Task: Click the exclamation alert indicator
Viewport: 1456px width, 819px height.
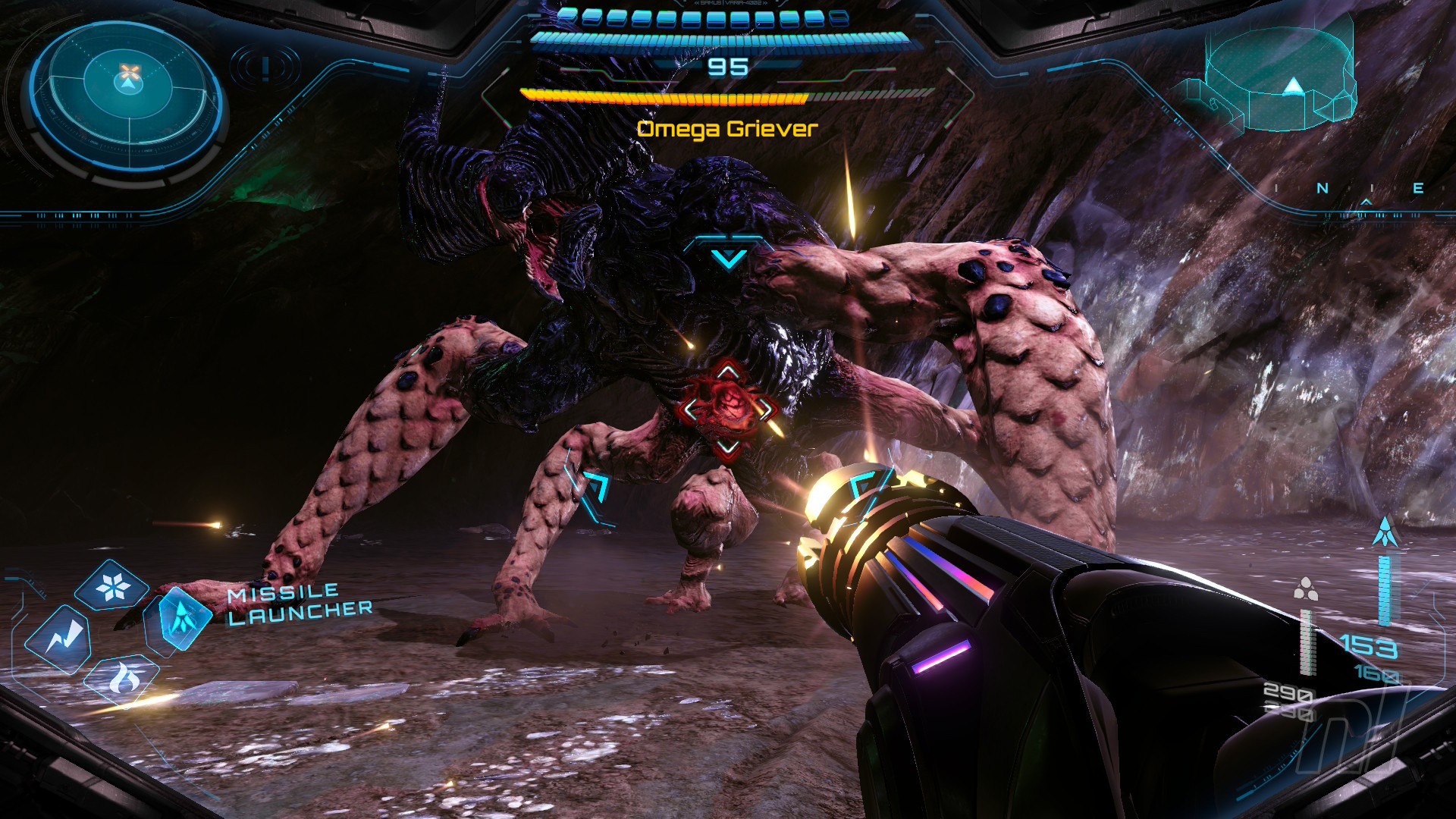Action: [266, 67]
